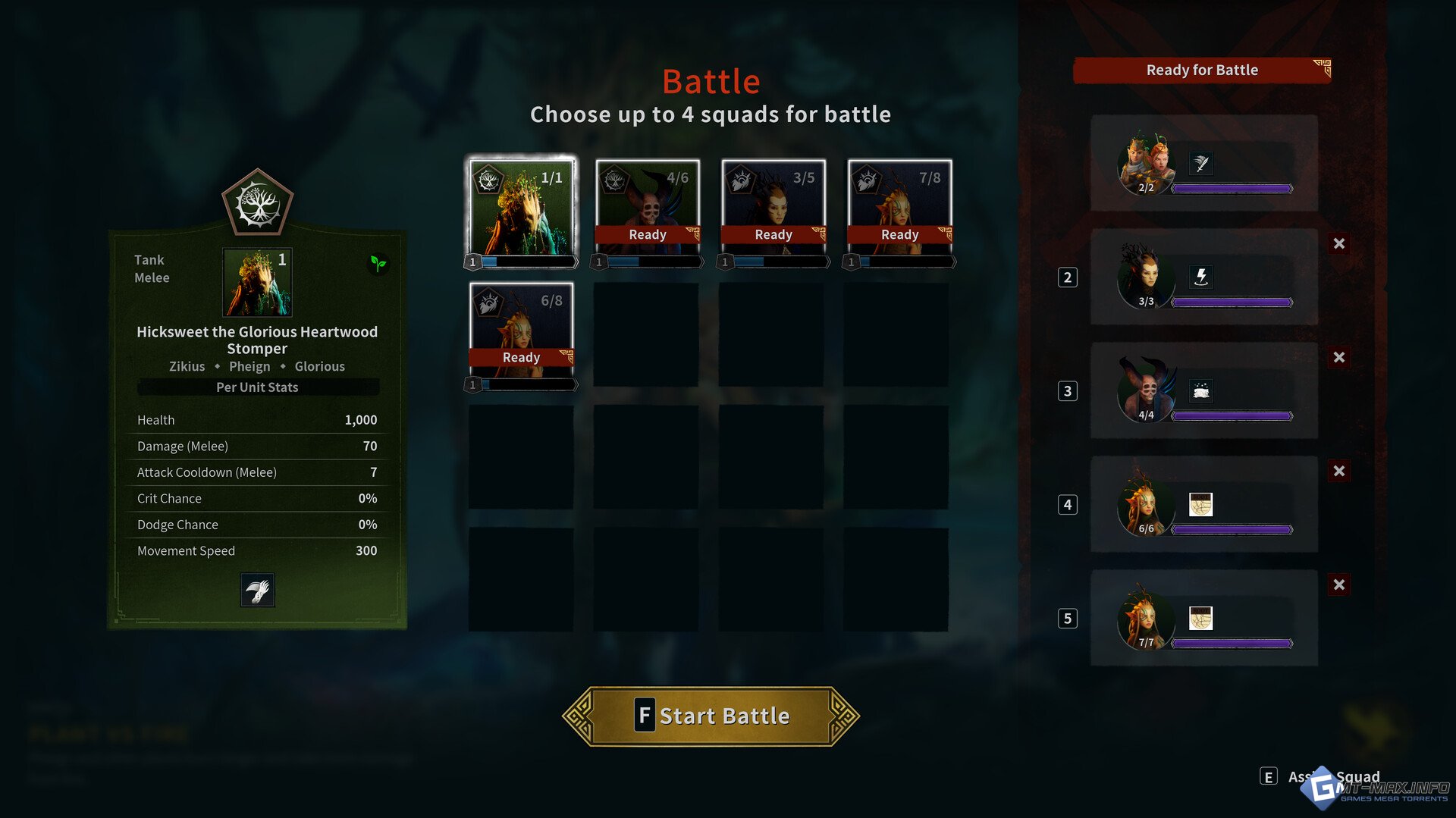Select the 6/6 squad in ready list
Screen dimensions: 1456x818
tap(1203, 504)
